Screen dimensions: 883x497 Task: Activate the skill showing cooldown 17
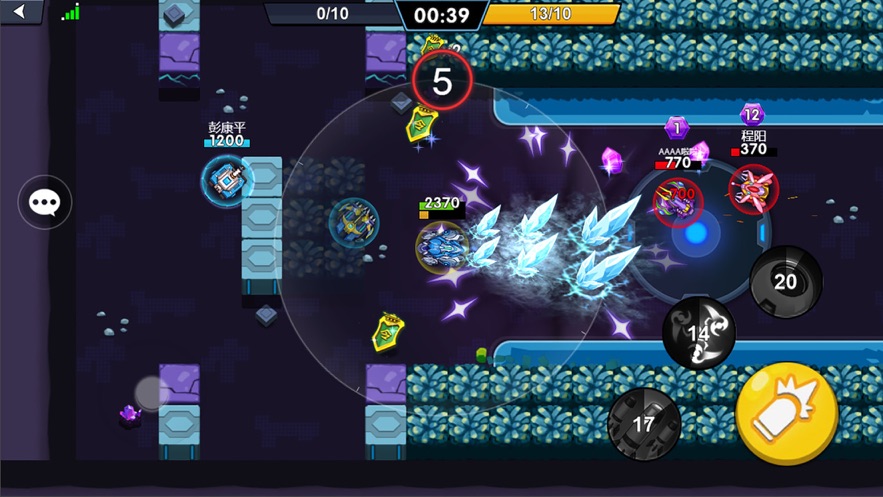pyautogui.click(x=644, y=424)
